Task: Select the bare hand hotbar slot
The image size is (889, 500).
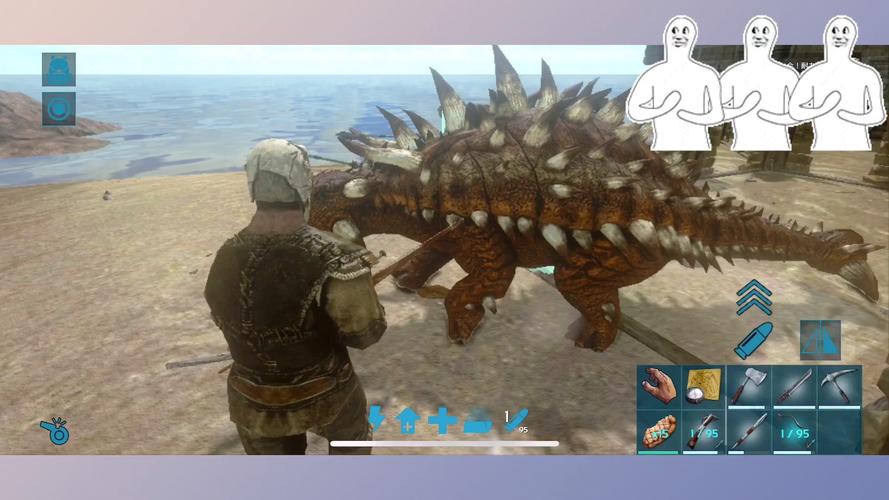Action: 659,386
